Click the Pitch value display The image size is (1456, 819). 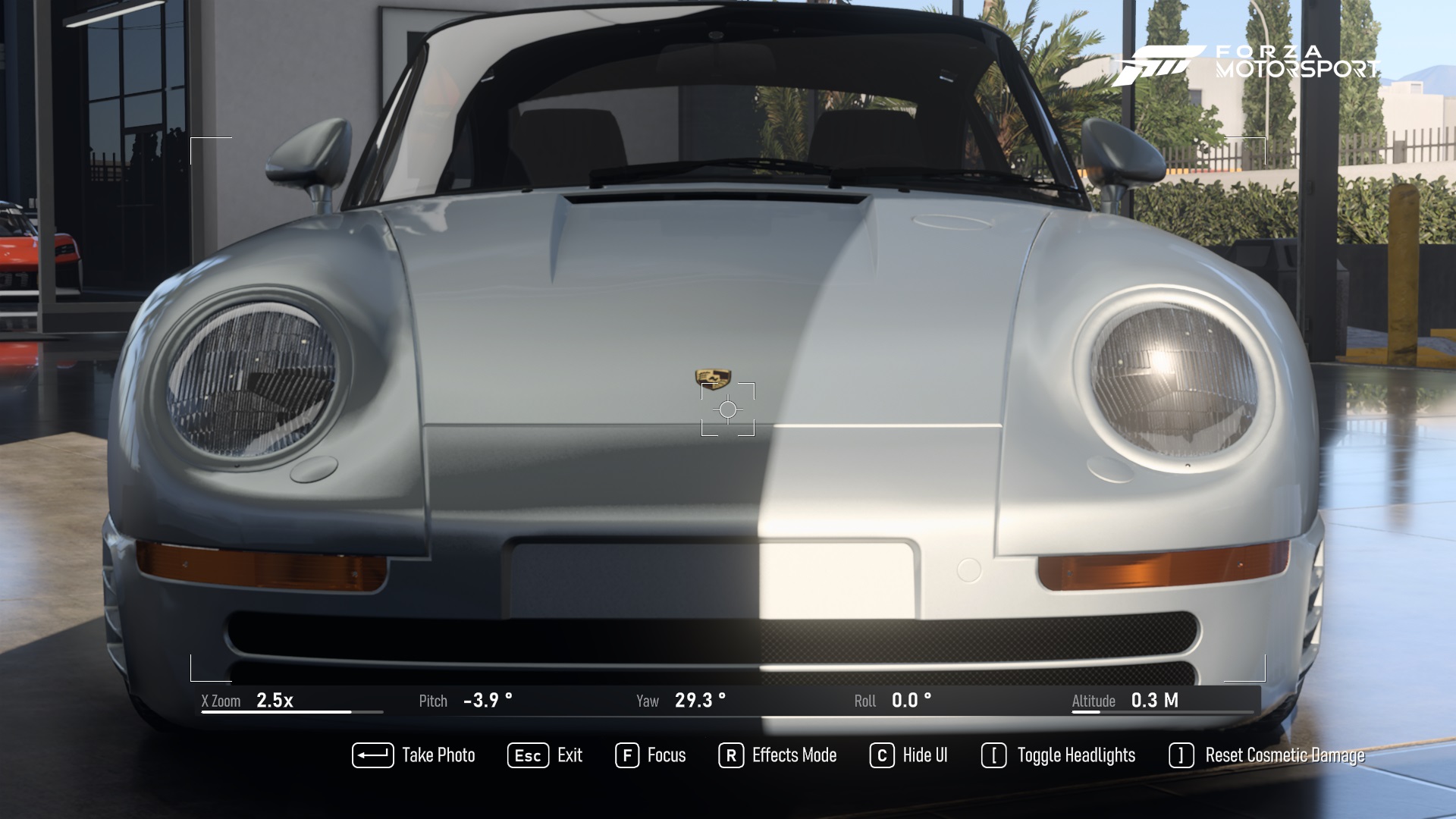point(488,701)
